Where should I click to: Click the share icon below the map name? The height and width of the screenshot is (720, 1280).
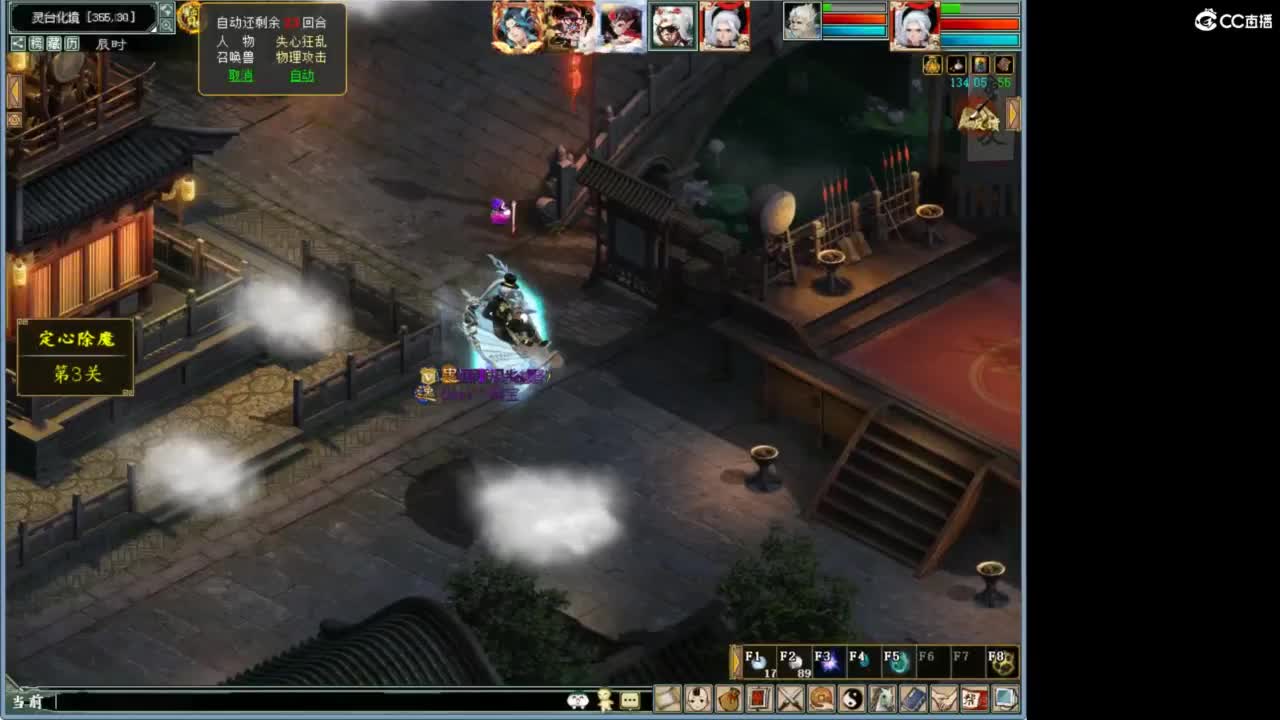[x=18, y=43]
